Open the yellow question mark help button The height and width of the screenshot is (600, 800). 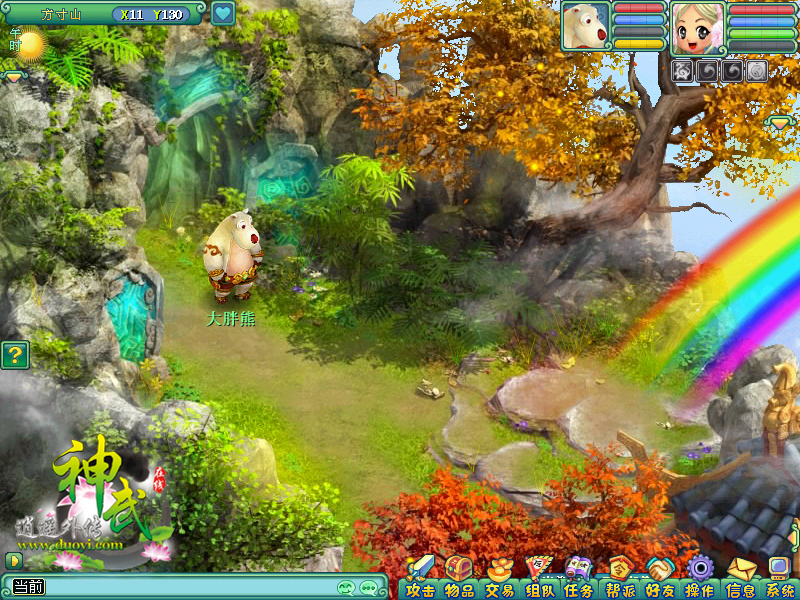(14, 355)
